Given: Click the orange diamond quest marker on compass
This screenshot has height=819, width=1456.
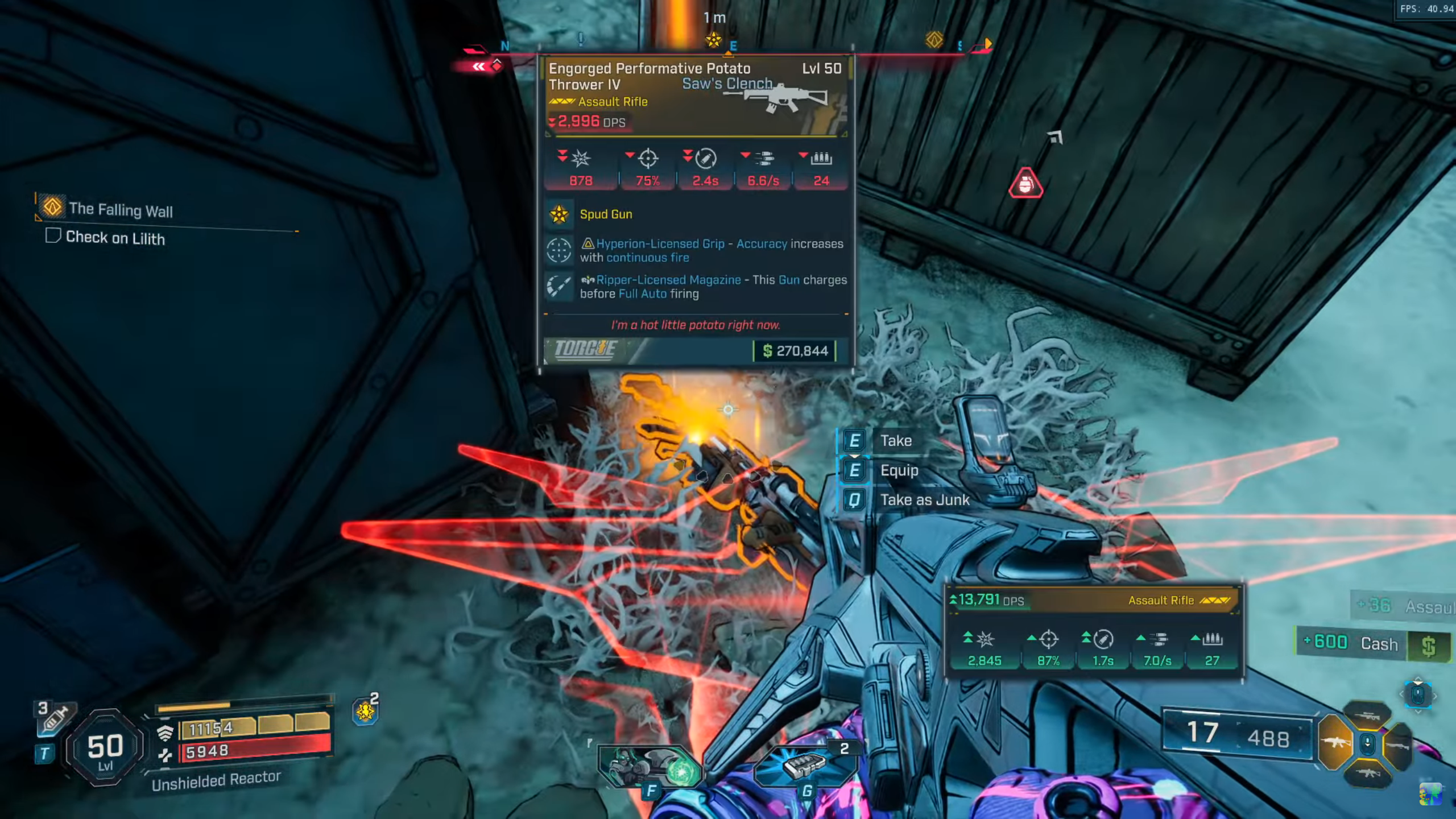Looking at the screenshot, I should [934, 40].
